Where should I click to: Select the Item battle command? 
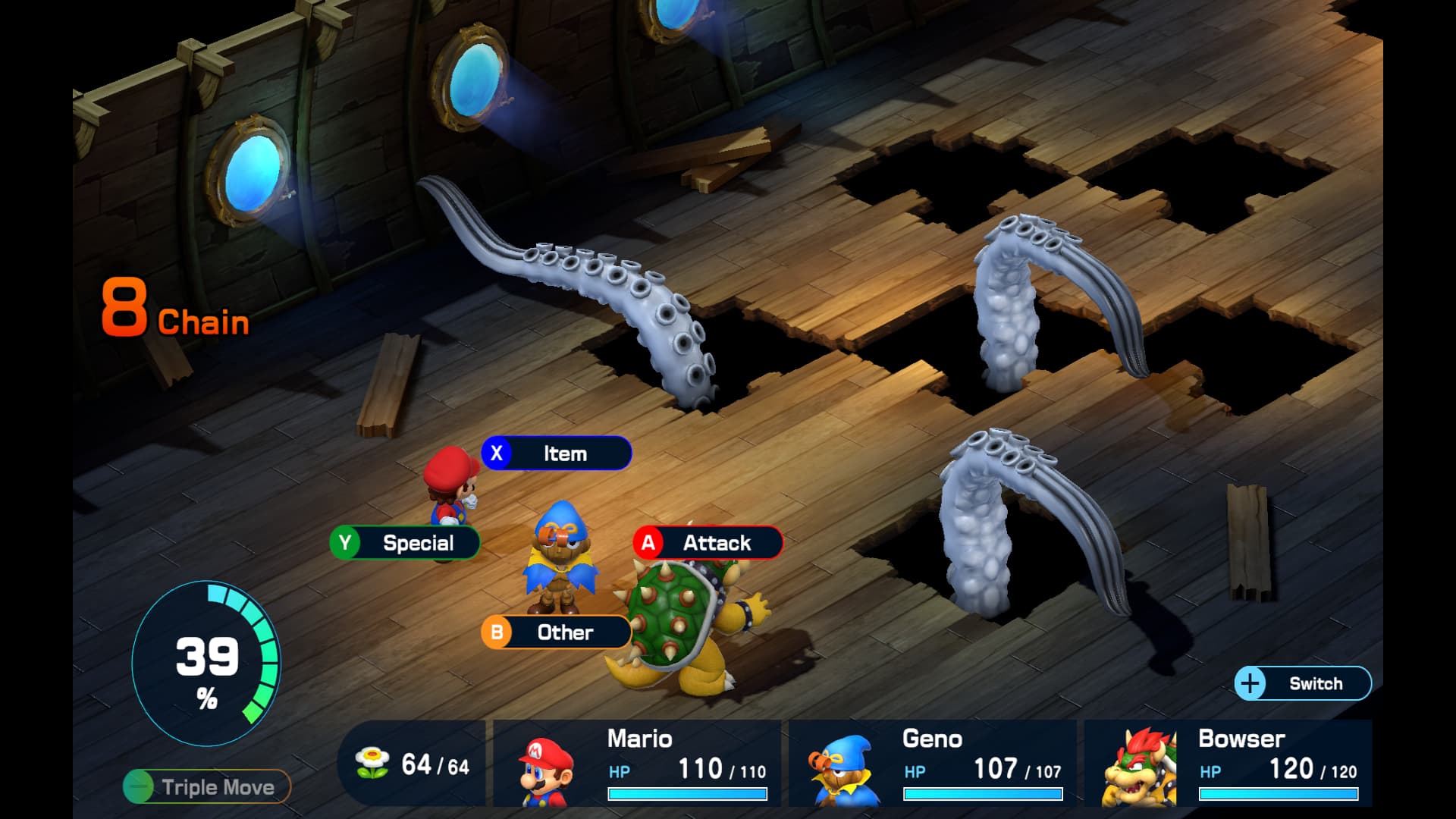557,453
